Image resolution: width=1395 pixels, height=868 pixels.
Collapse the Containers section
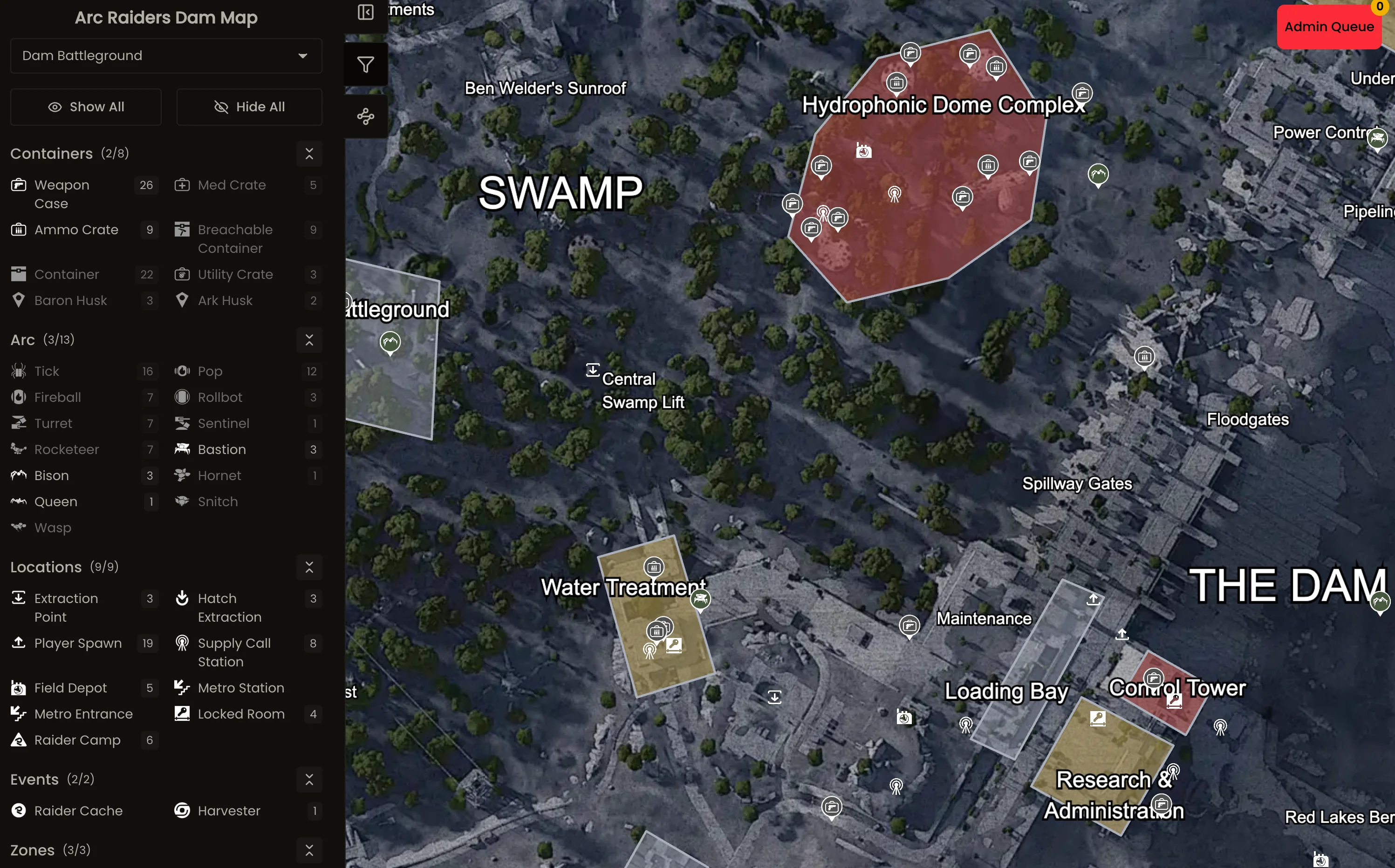(309, 154)
